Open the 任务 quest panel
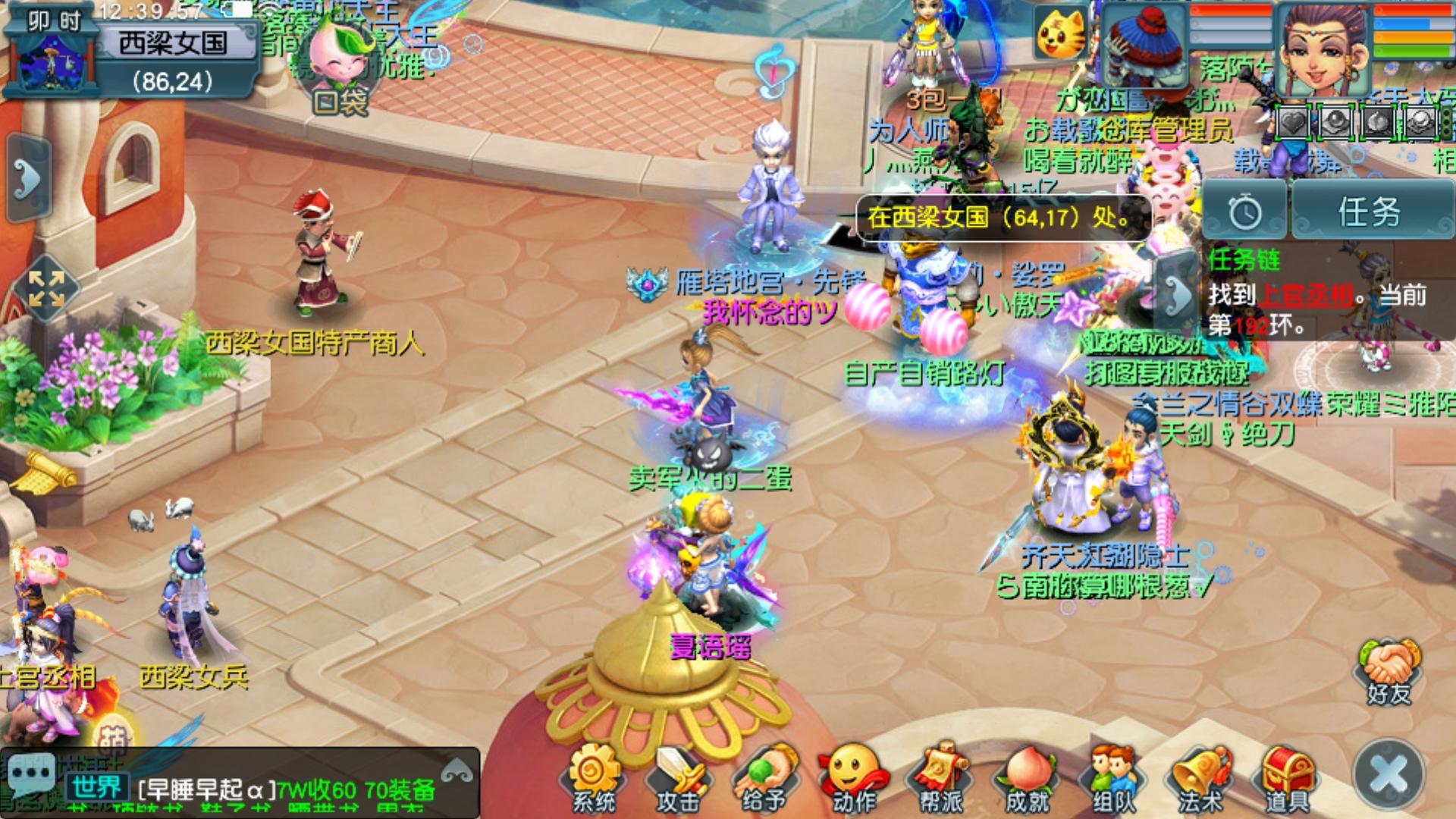 (x=1369, y=212)
